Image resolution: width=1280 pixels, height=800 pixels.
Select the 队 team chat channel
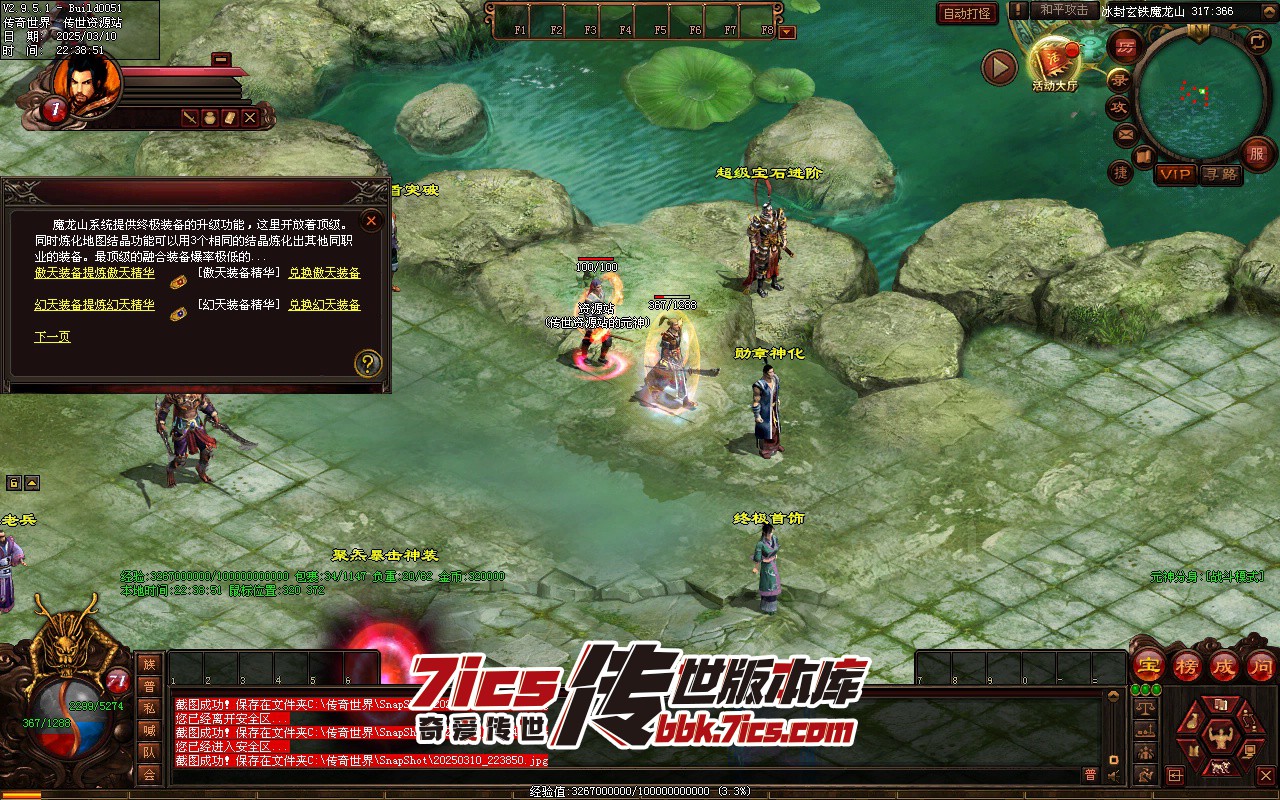(149, 752)
